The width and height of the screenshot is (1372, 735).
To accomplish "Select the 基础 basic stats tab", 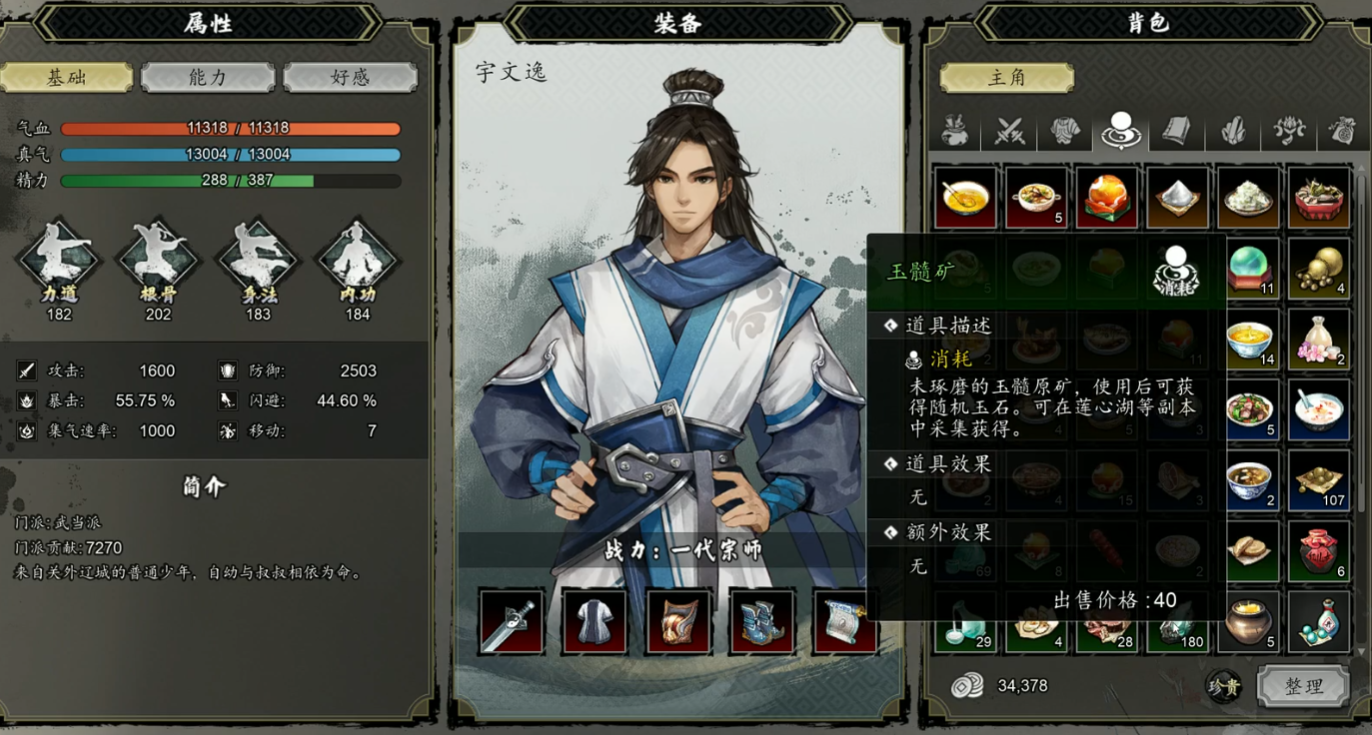I will [x=66, y=78].
